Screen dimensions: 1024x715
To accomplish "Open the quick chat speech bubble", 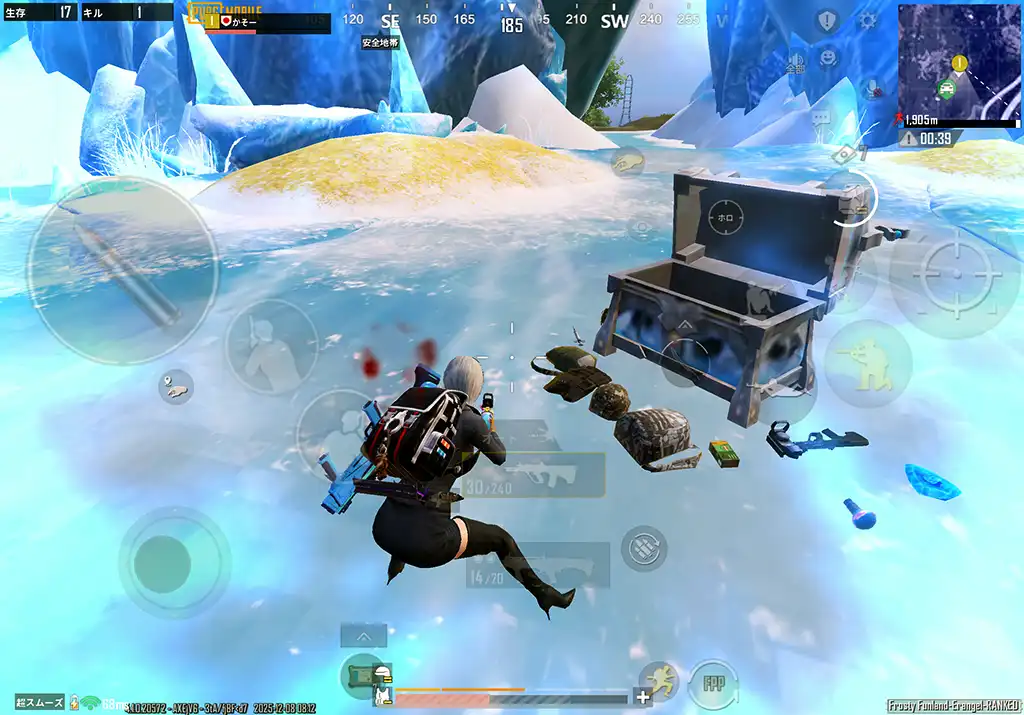I will click(x=822, y=118).
